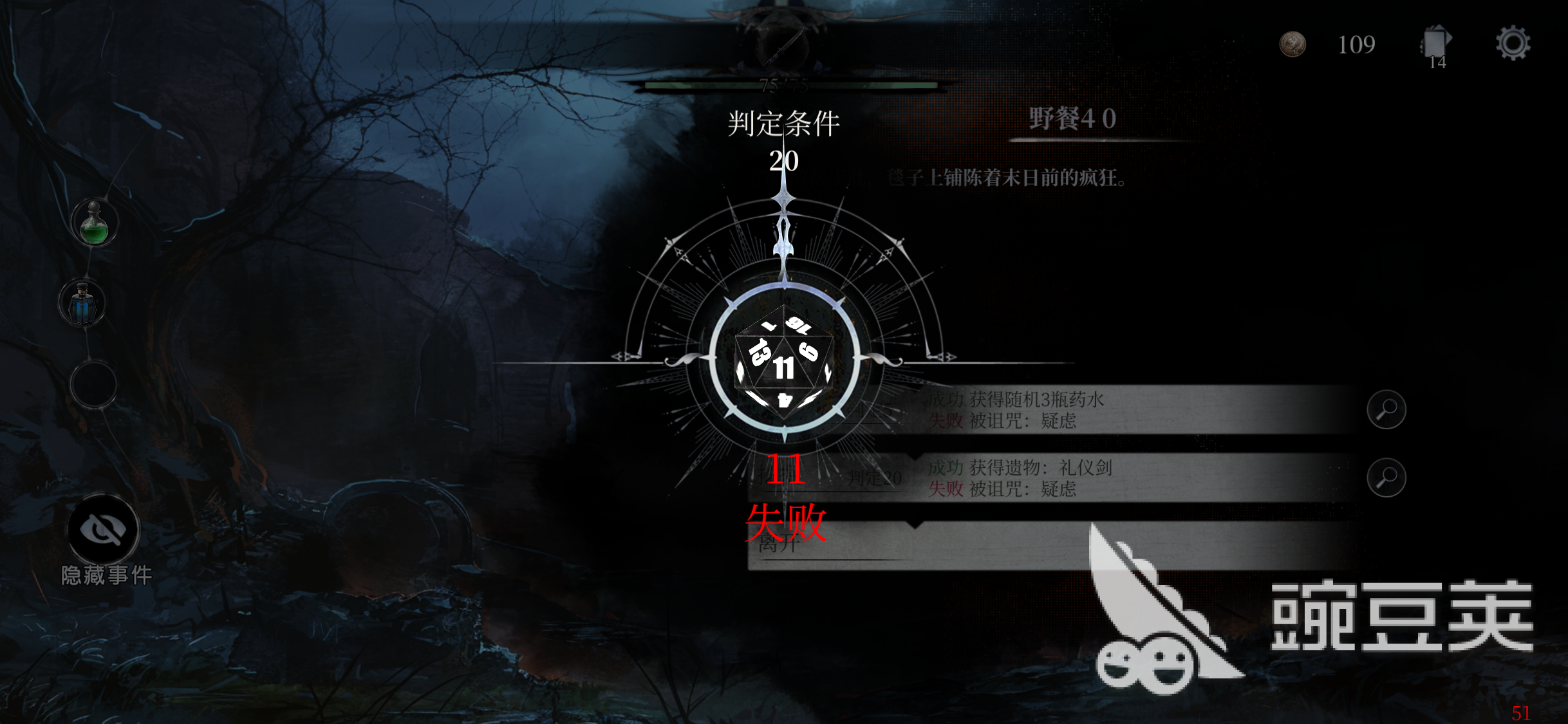Inspect the 礼仪剑 reward with the magnifier icon
Image resolution: width=1568 pixels, height=724 pixels.
(1388, 478)
